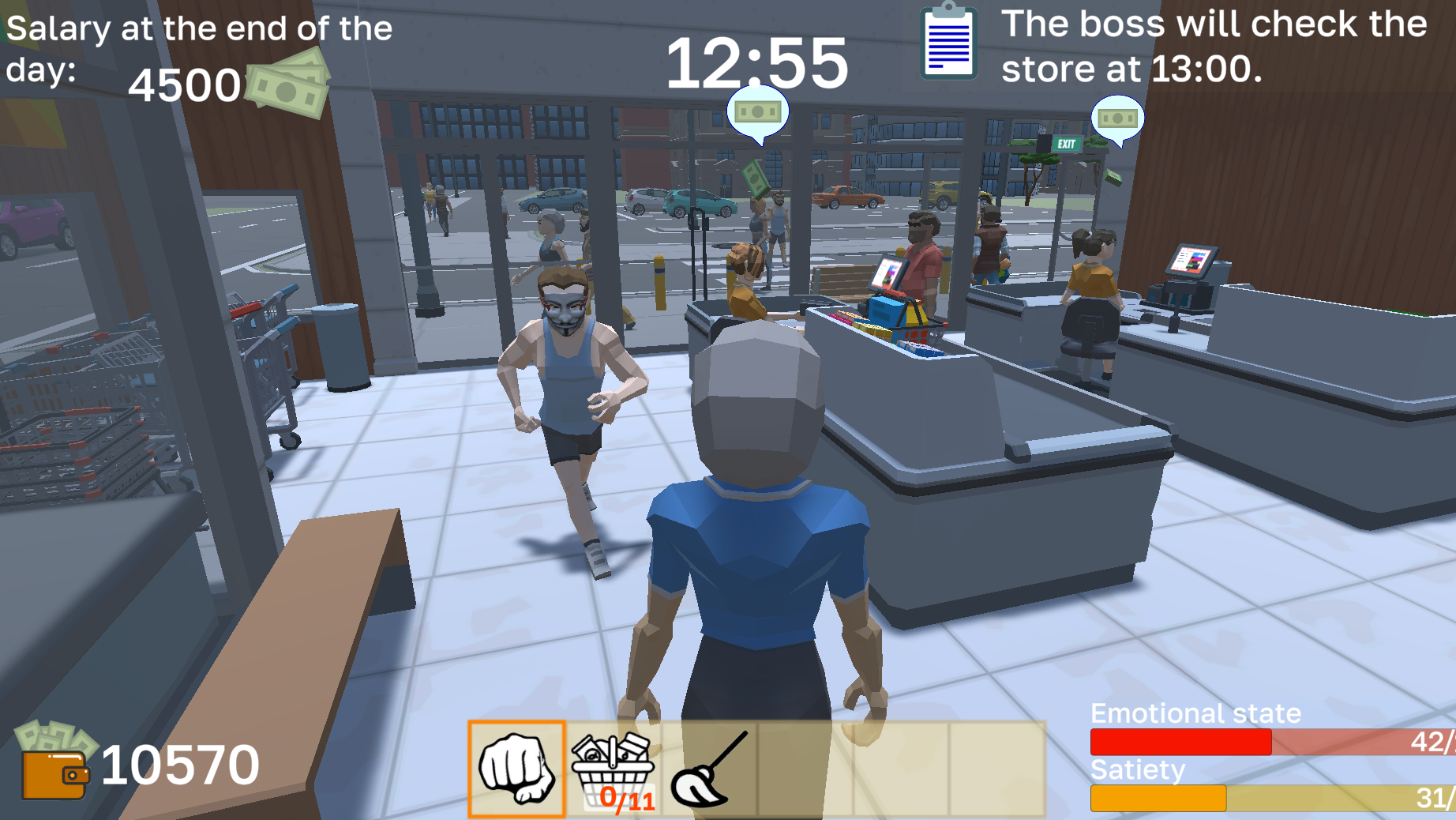The image size is (1456, 820).
Task: Click the salary amount 4500
Action: pyautogui.click(x=186, y=85)
